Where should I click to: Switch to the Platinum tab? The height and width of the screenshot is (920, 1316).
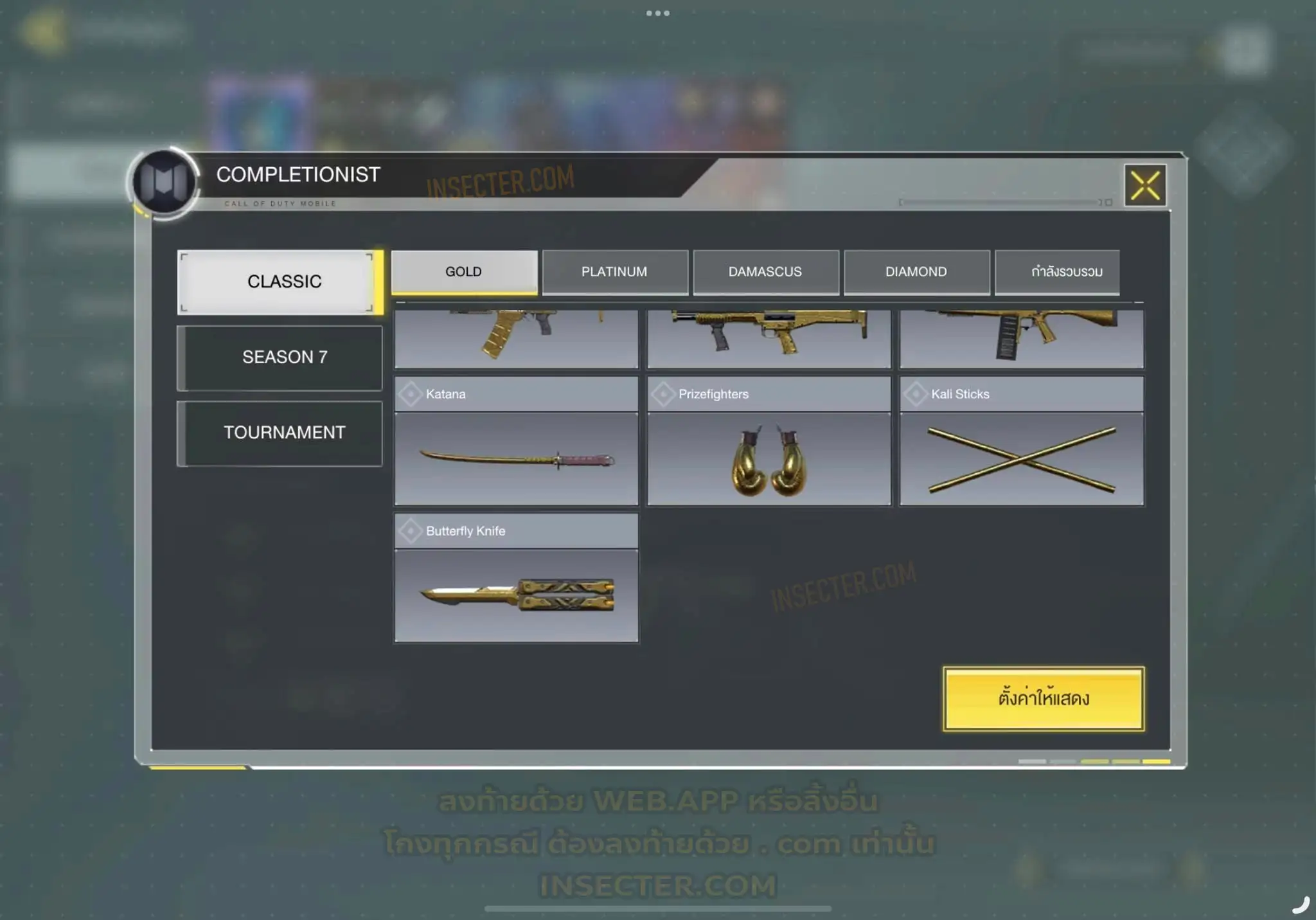point(614,272)
